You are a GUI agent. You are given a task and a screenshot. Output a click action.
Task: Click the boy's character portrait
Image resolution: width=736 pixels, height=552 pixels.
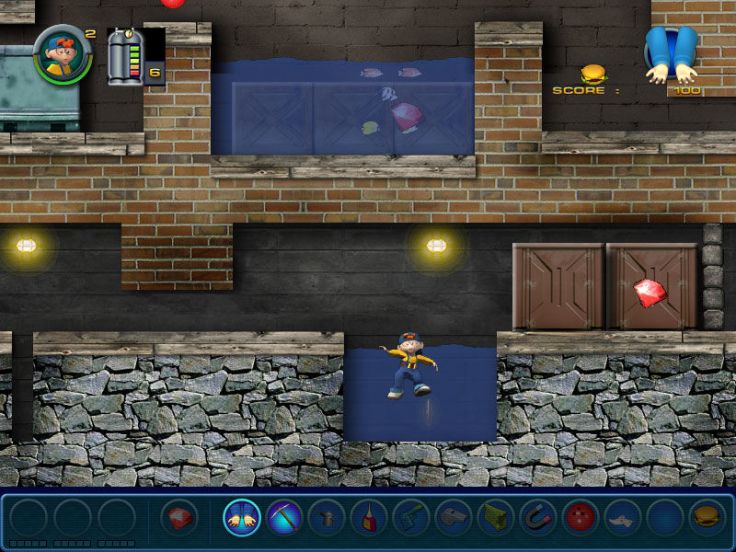tap(62, 53)
